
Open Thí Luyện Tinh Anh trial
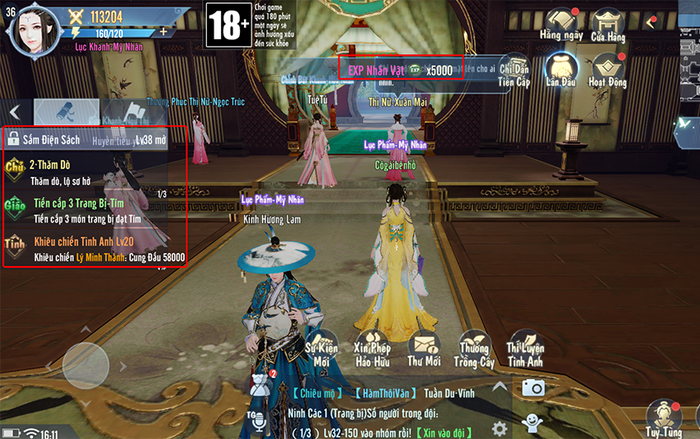[526, 348]
